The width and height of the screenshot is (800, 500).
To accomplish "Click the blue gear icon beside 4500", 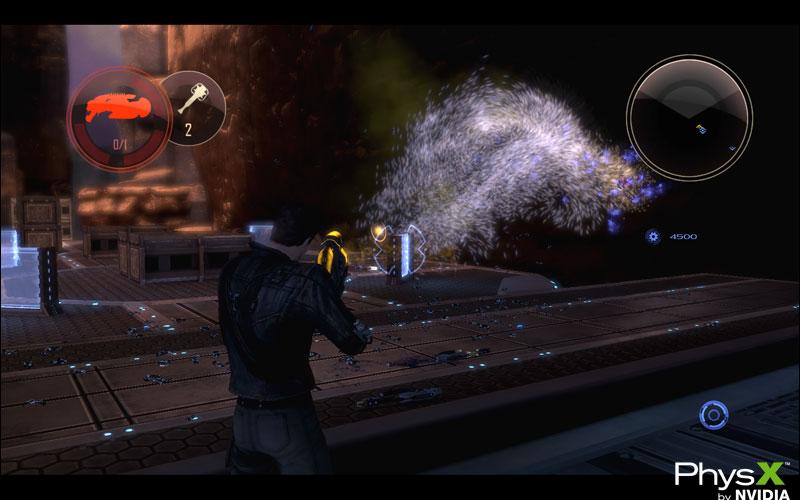I will coord(654,237).
